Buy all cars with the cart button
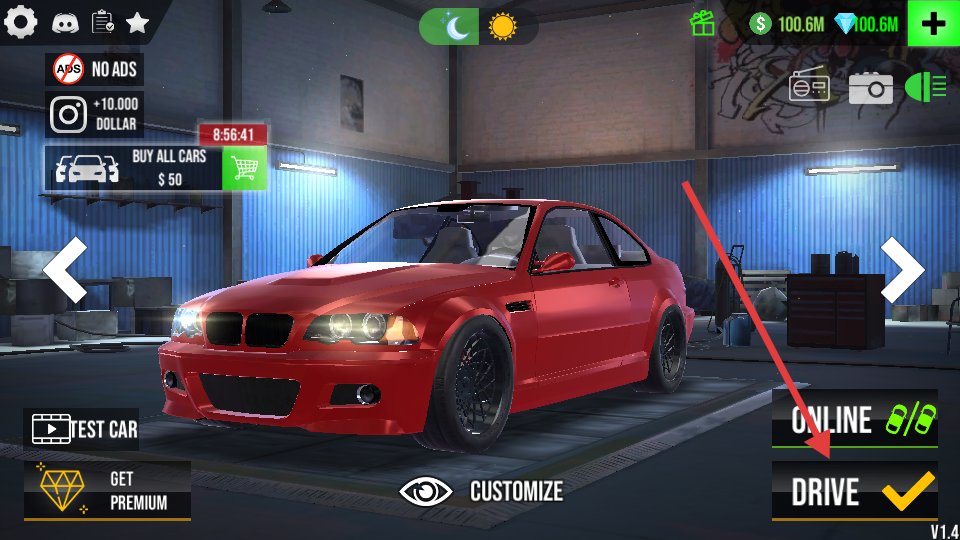The height and width of the screenshot is (540, 960). click(244, 167)
